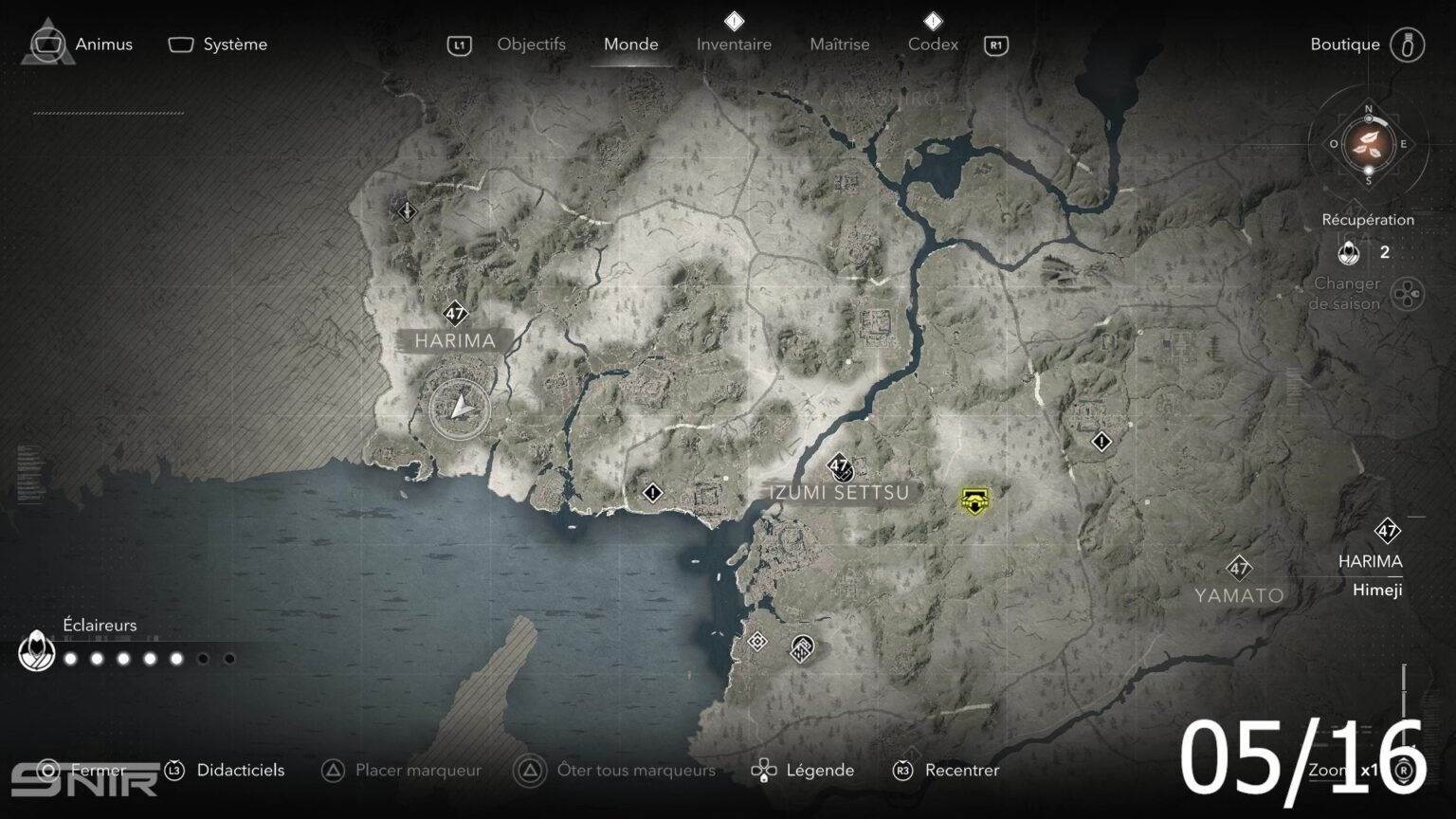Switch to the Inventaire tab
The height and width of the screenshot is (819, 1456).
coord(734,44)
